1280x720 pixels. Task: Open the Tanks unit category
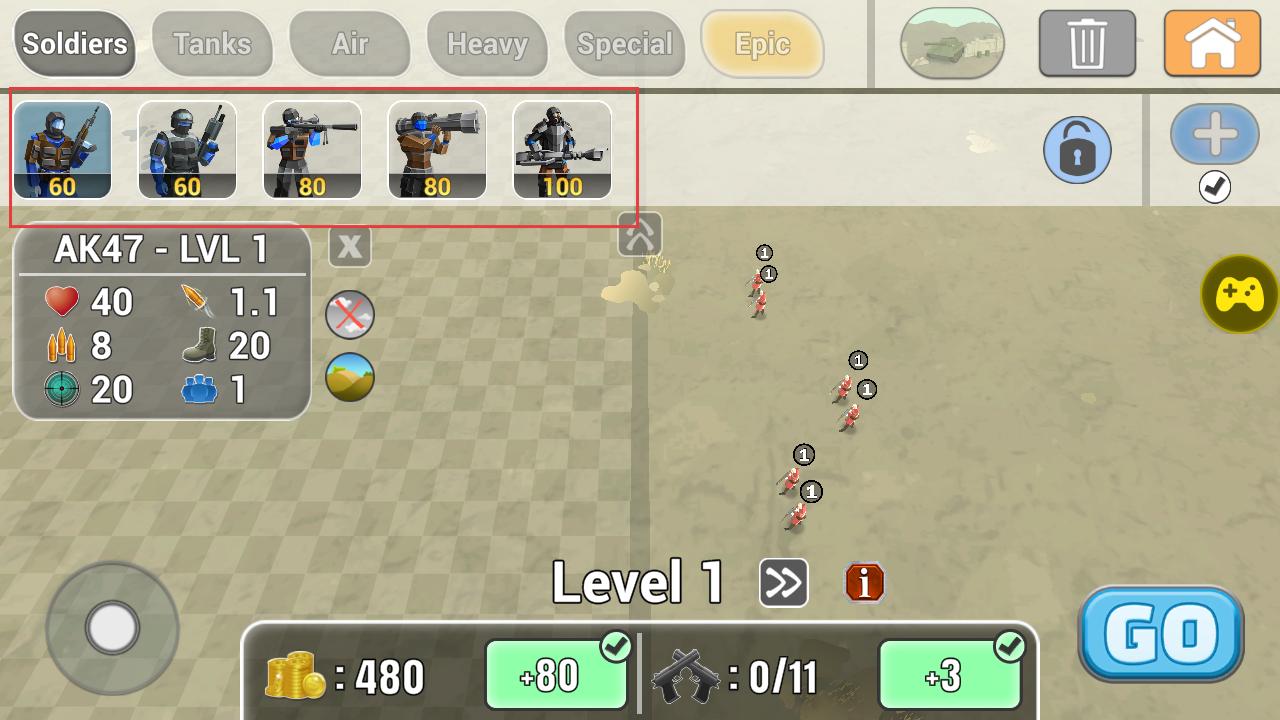pyautogui.click(x=212, y=44)
